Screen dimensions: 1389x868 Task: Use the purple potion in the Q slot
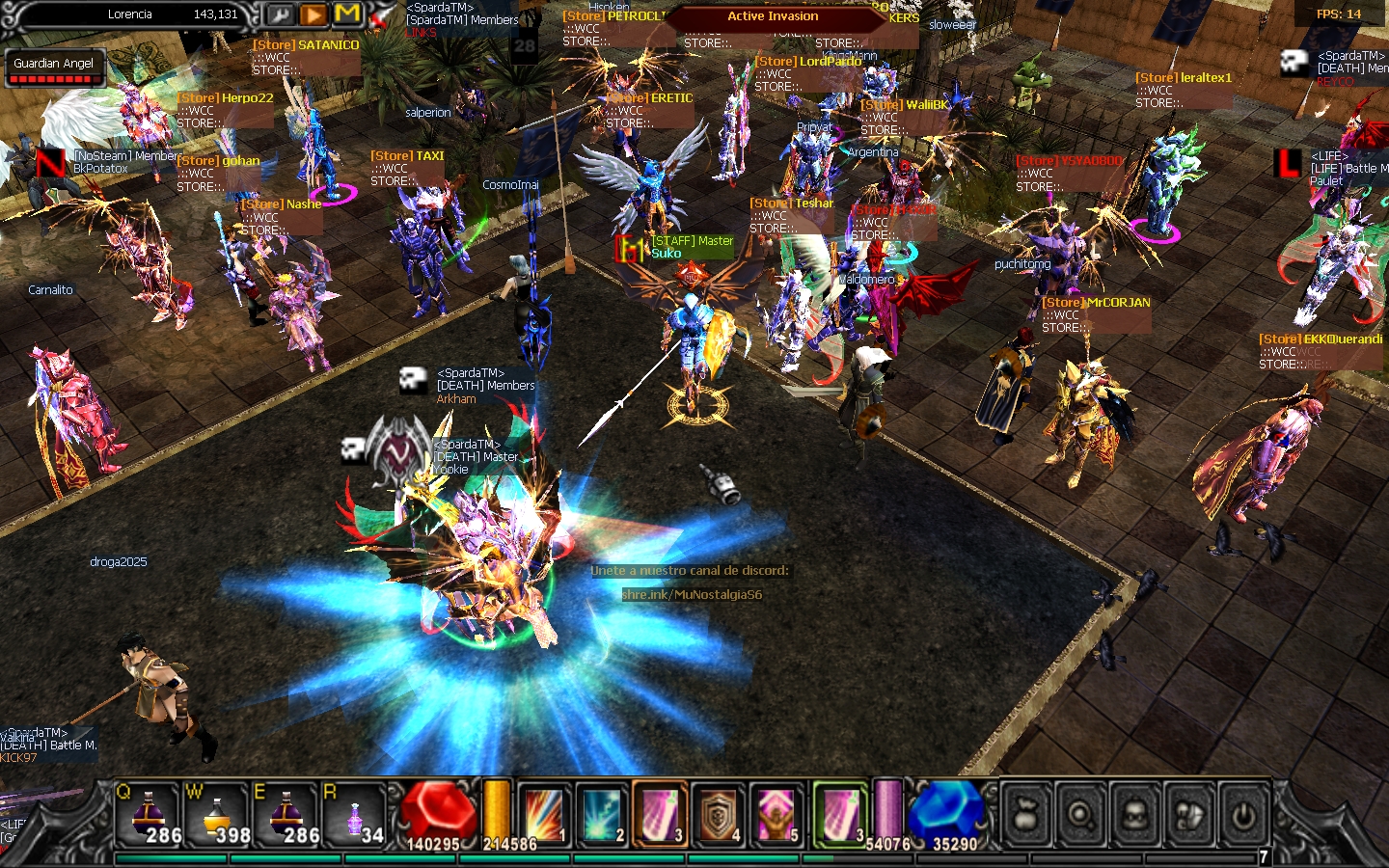[x=150, y=815]
